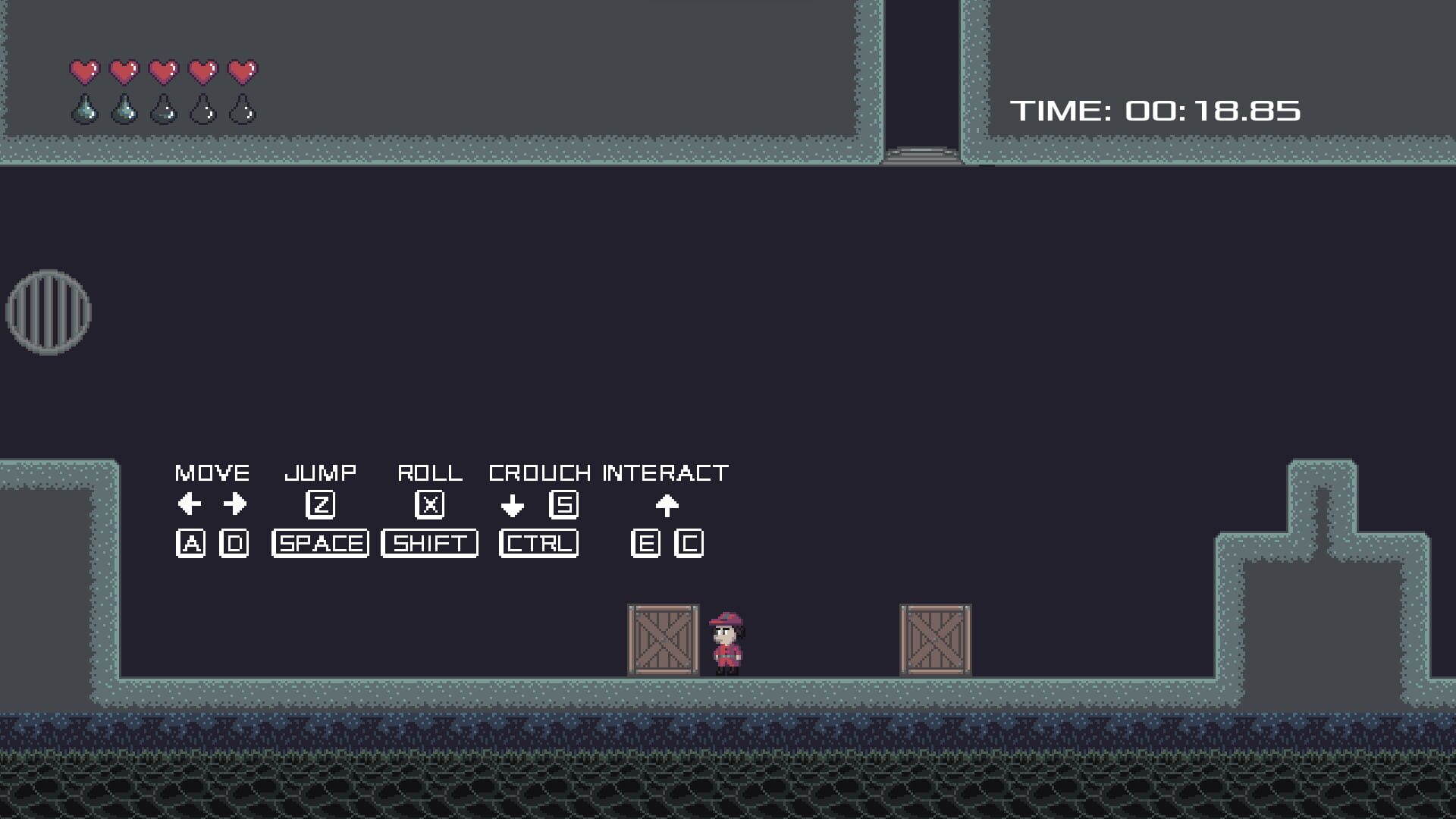The height and width of the screenshot is (819, 1456).
Task: Click the D key beside A
Action: tap(234, 543)
